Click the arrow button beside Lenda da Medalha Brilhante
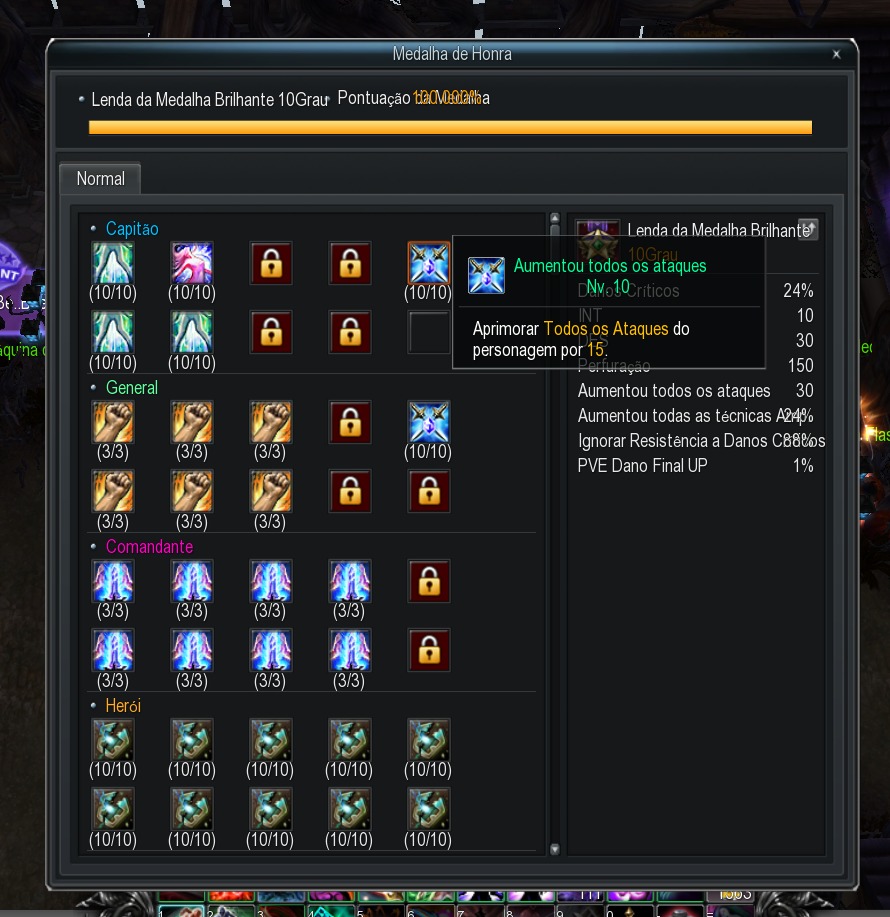This screenshot has width=890, height=917. pyautogui.click(x=808, y=230)
